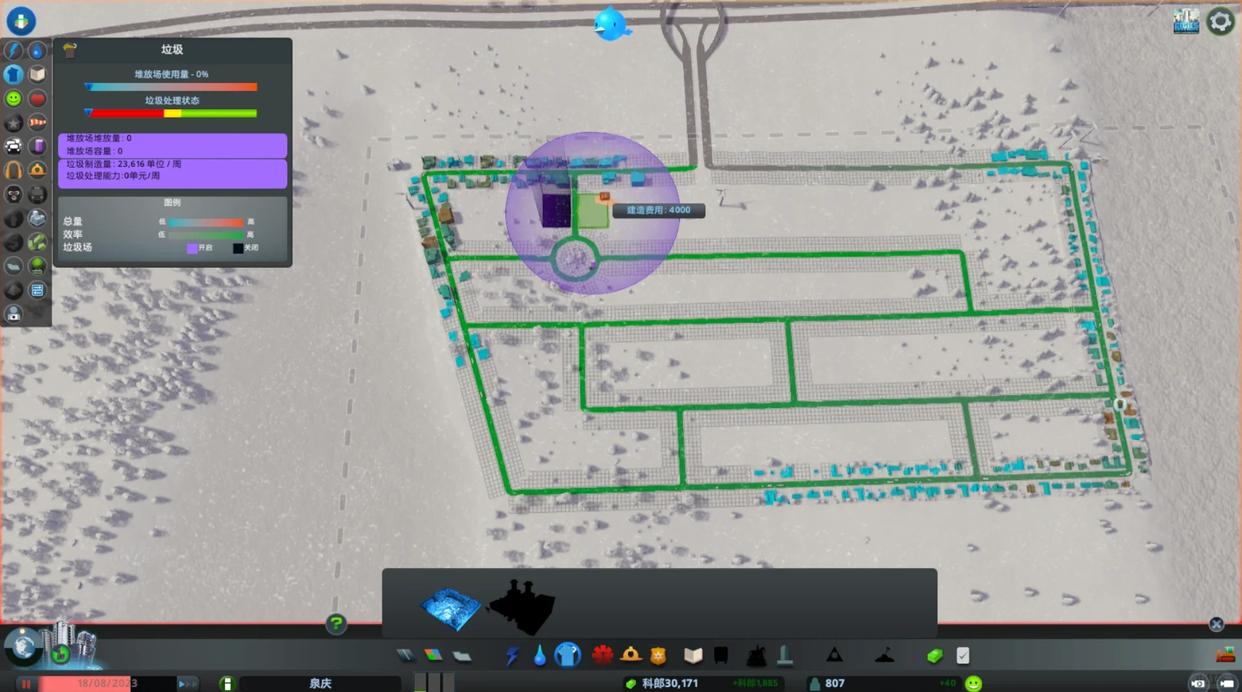Viewport: 1242px width, 692px height.
Task: Show the happiness smiley info view
Action: [13, 99]
